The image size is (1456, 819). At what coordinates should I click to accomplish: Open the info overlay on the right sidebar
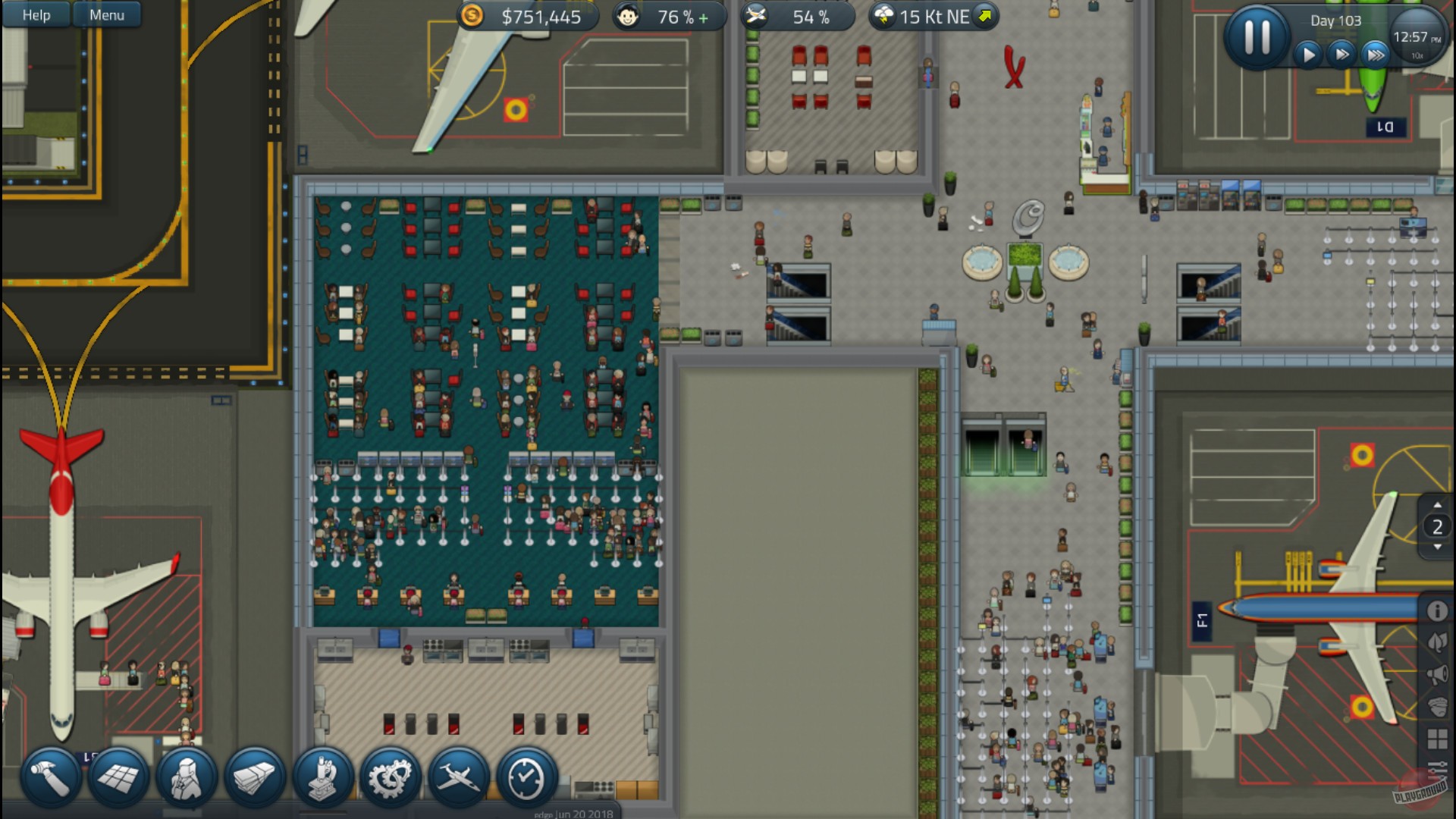click(1437, 610)
